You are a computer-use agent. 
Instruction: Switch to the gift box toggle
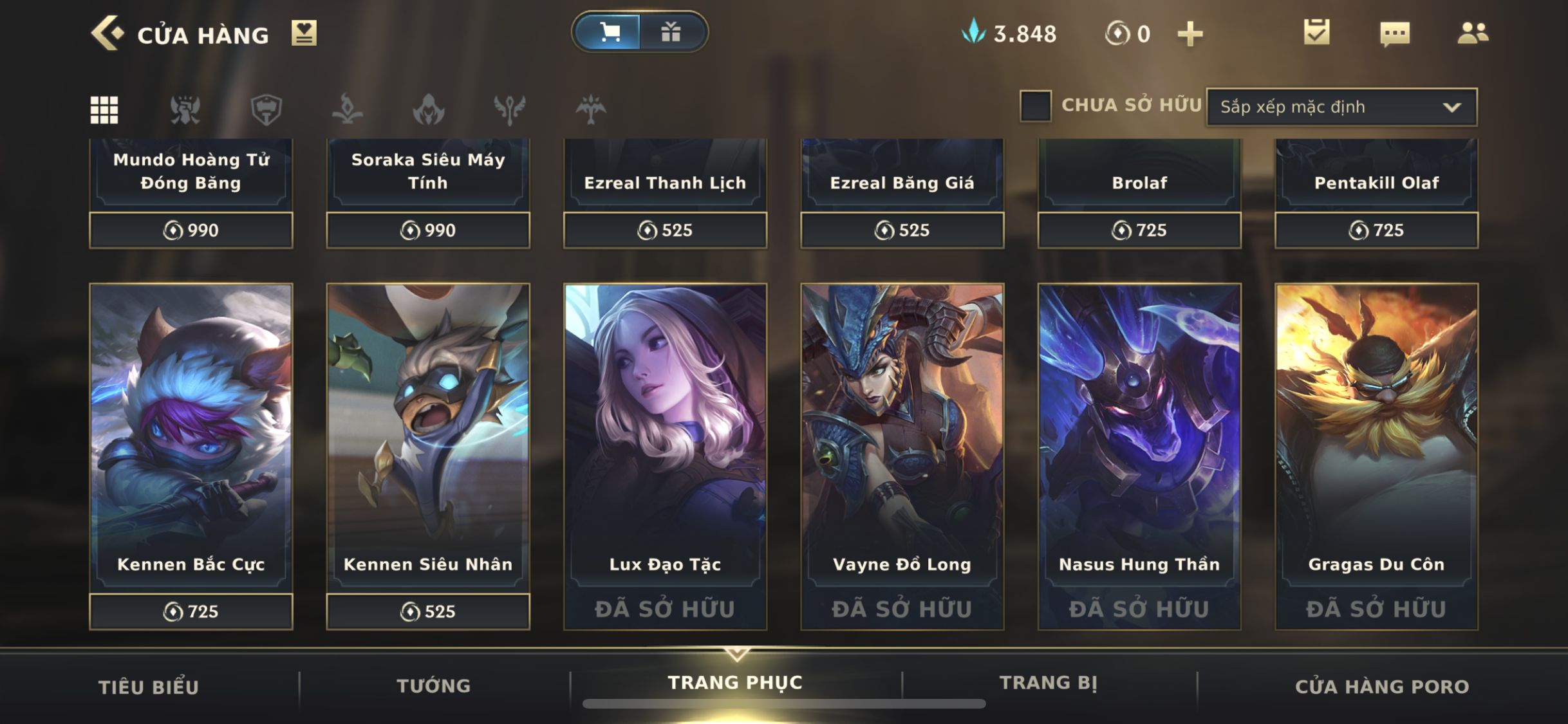click(671, 32)
